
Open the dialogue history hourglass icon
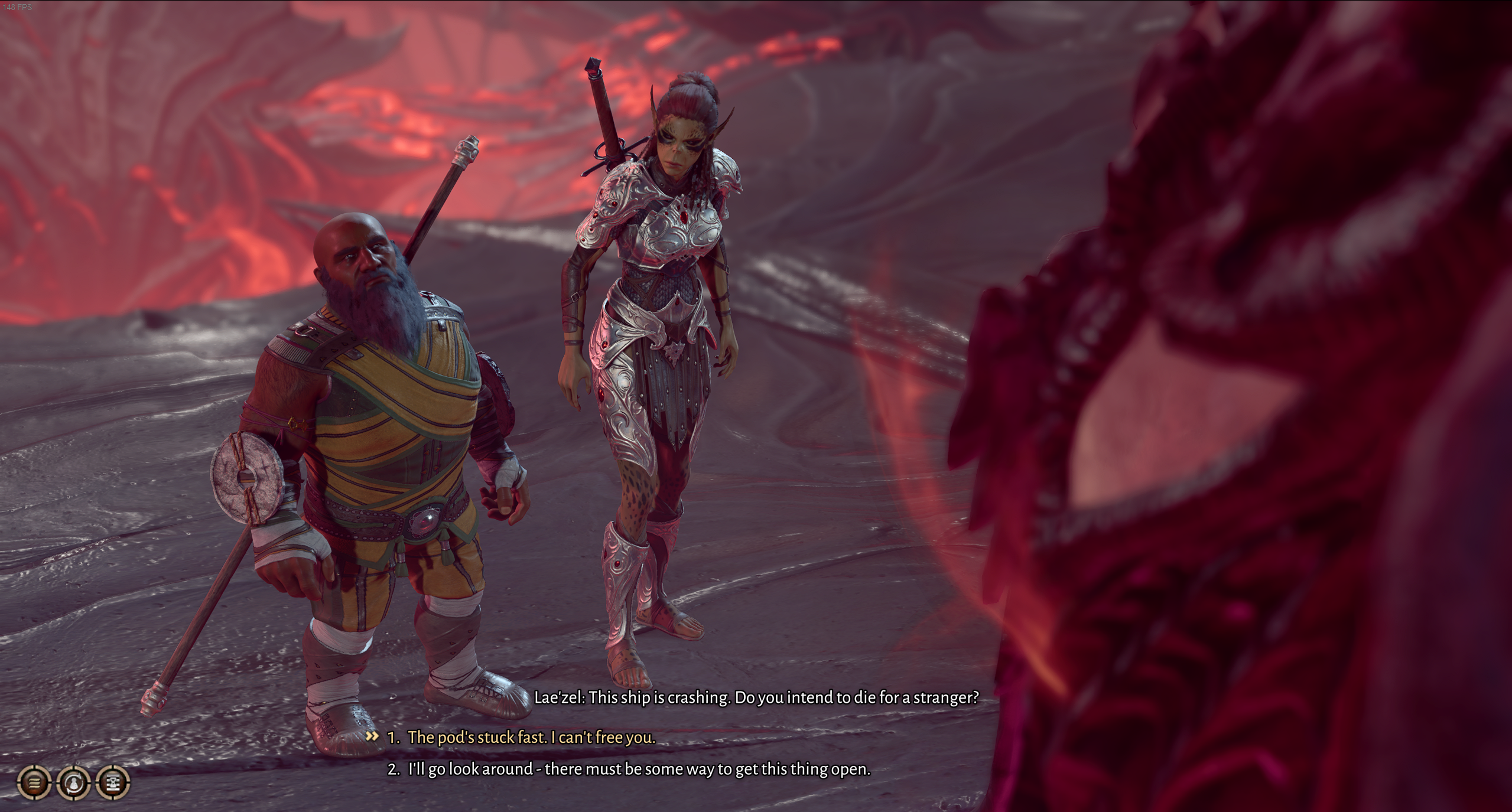tap(113, 782)
